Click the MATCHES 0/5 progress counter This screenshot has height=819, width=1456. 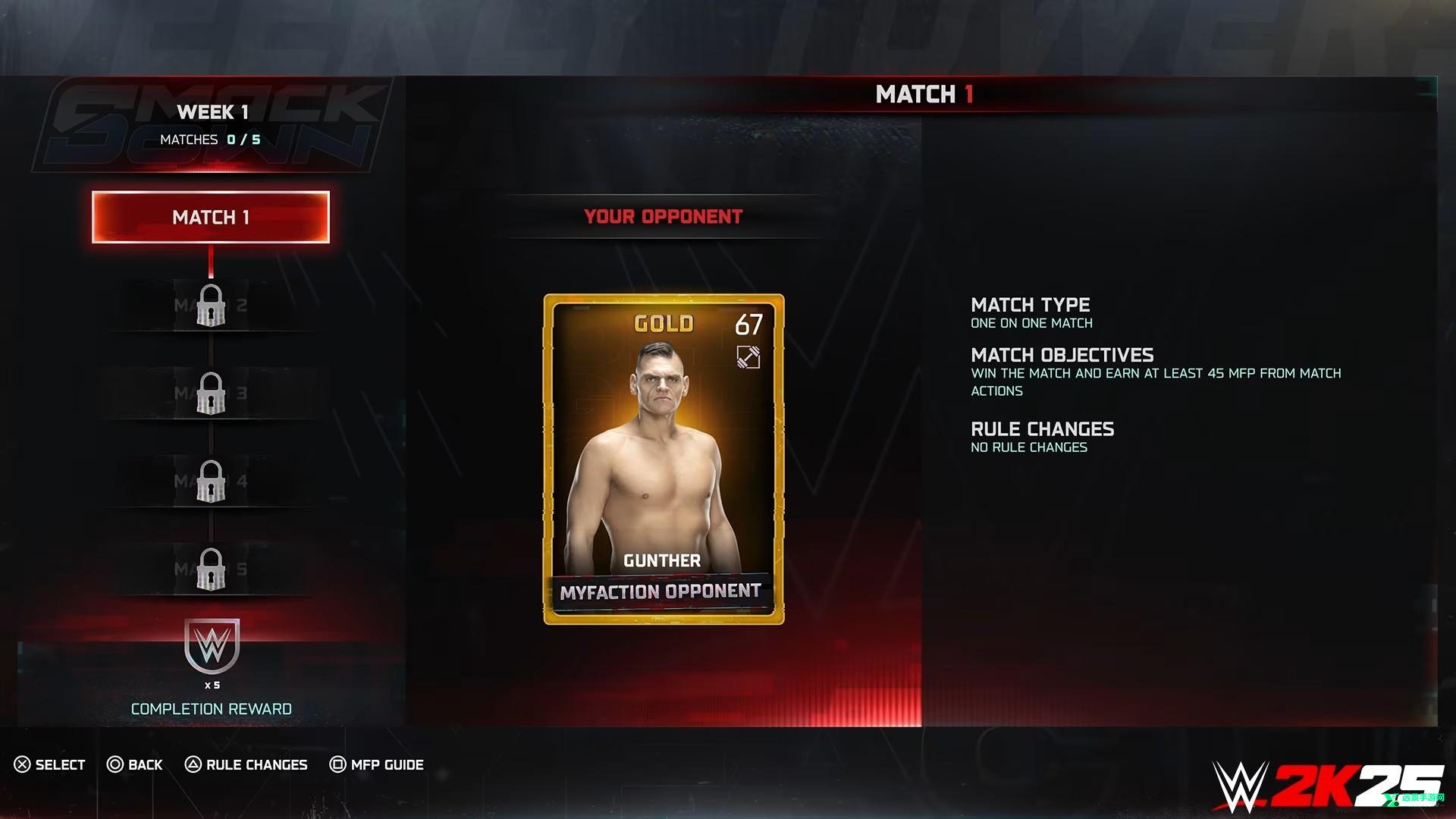(210, 139)
